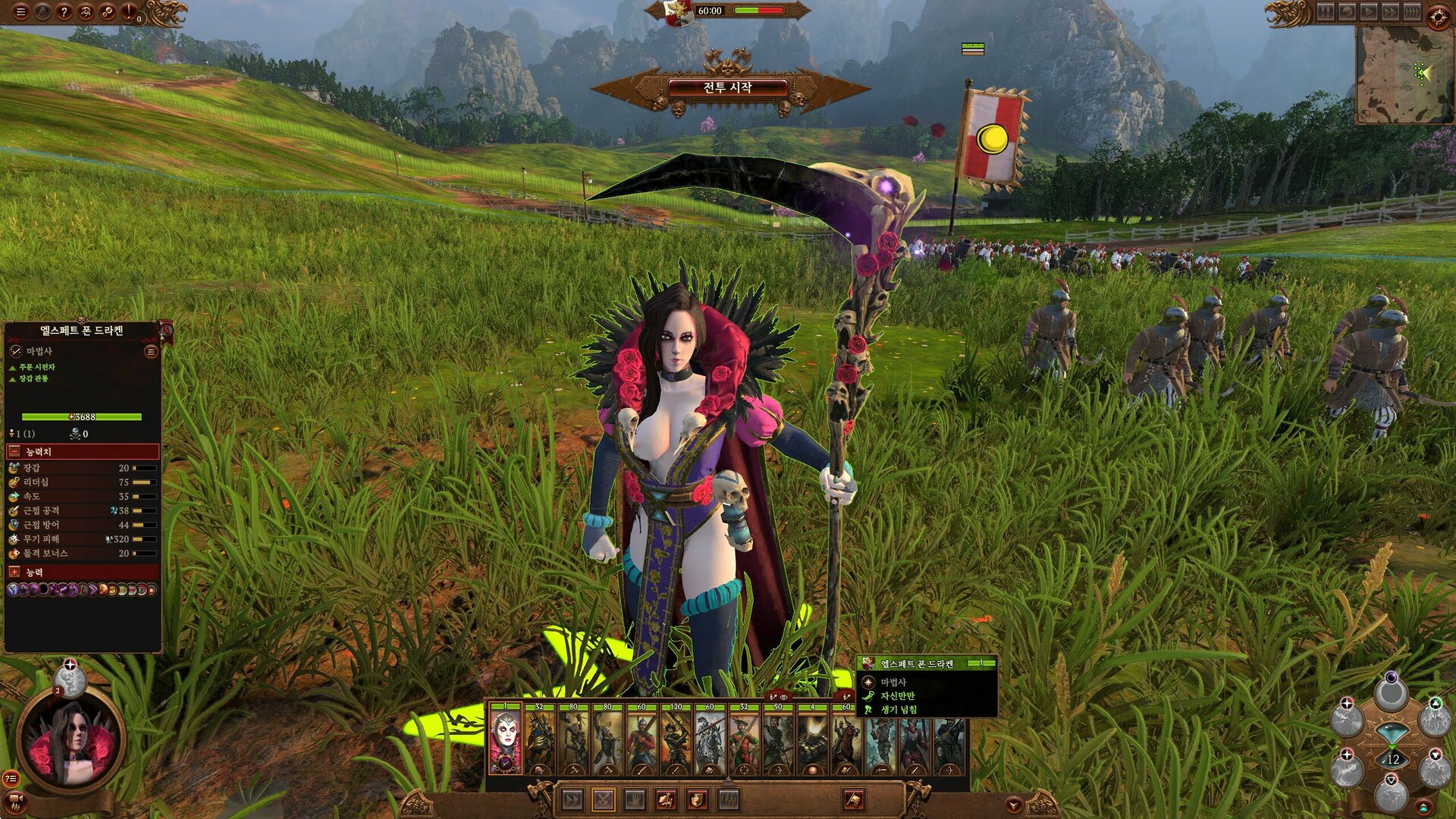Expand the 능력 abilities section
Image resolution: width=1456 pixels, height=819 pixels.
pyautogui.click(x=14, y=572)
